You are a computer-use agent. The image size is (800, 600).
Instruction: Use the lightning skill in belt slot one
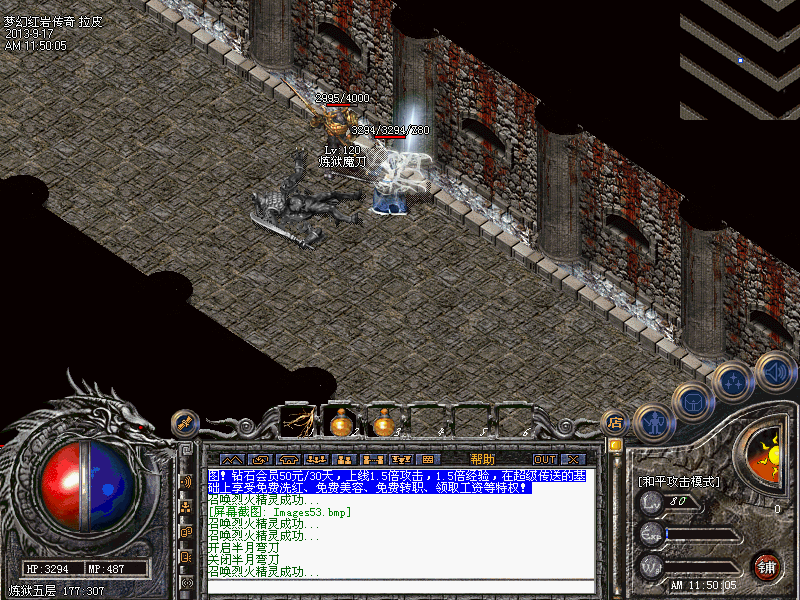298,421
